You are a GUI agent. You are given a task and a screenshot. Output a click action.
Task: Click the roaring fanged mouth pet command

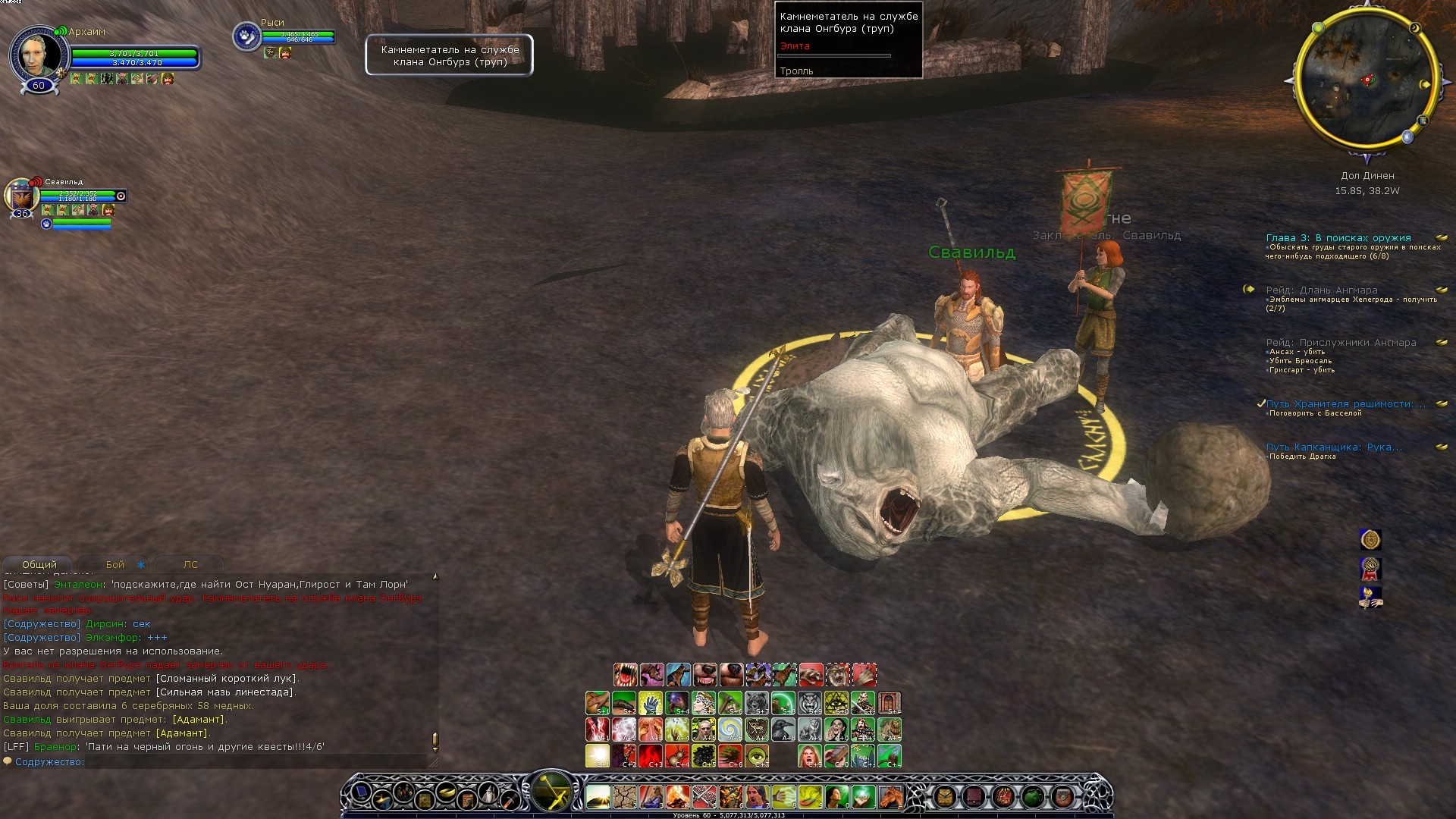click(x=625, y=674)
